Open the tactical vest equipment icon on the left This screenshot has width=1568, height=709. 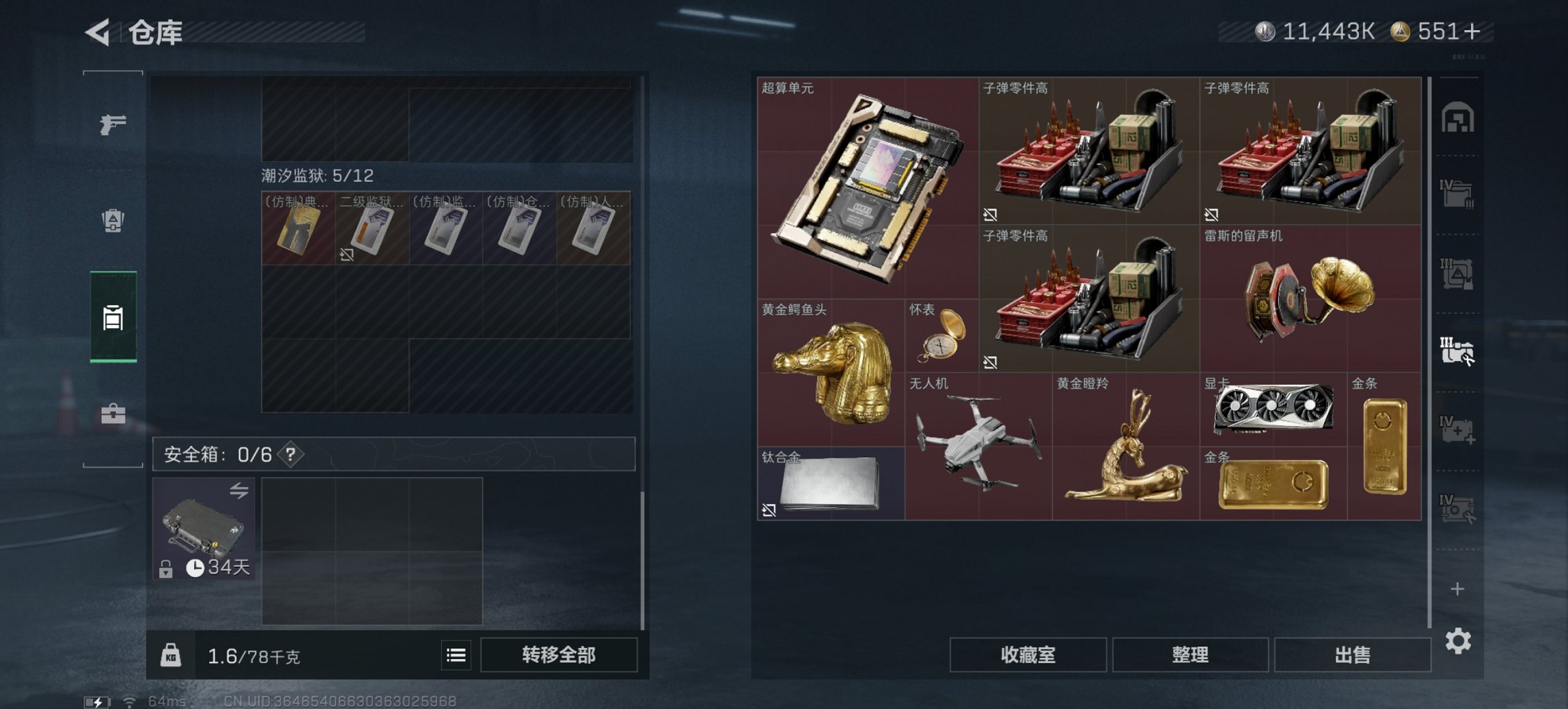pyautogui.click(x=113, y=222)
